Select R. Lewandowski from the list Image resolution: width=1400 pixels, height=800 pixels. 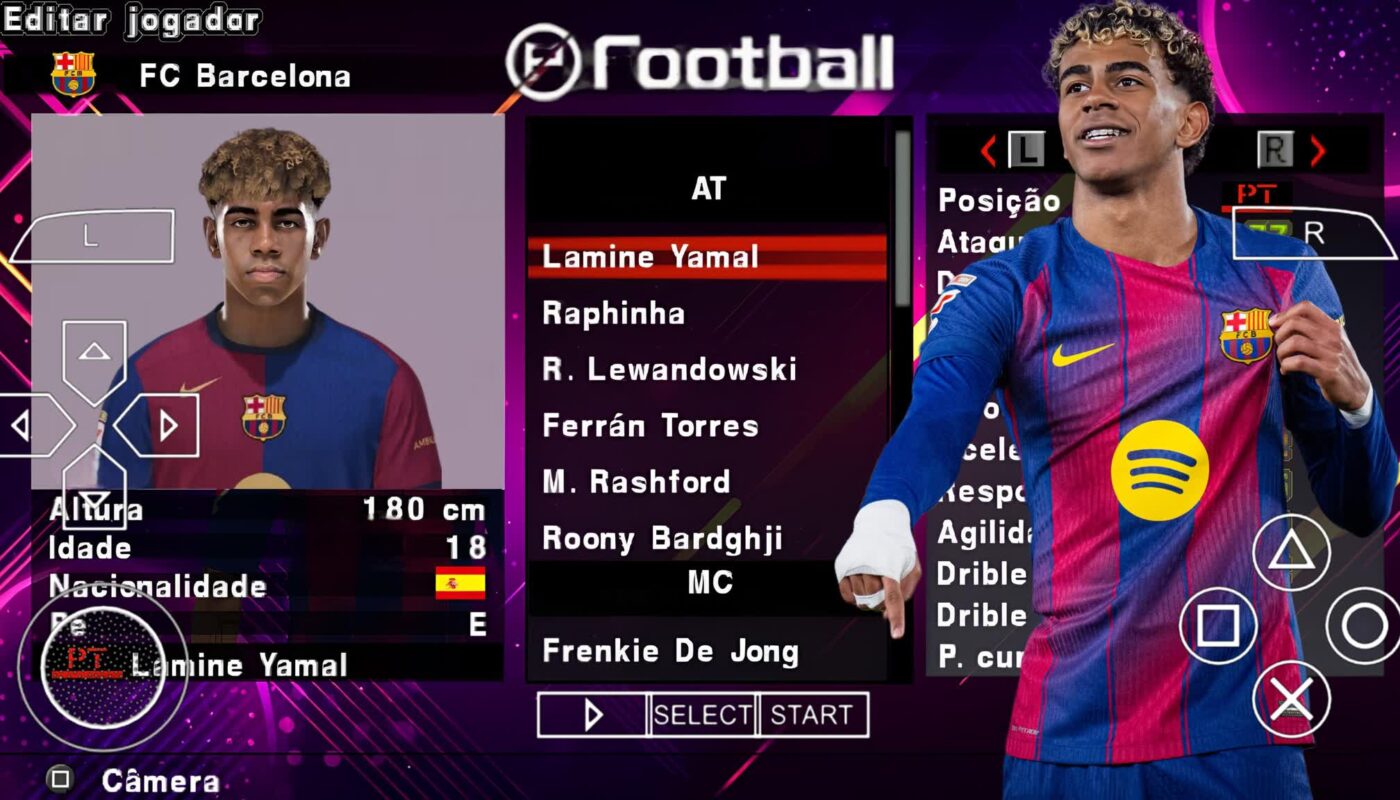click(x=669, y=370)
